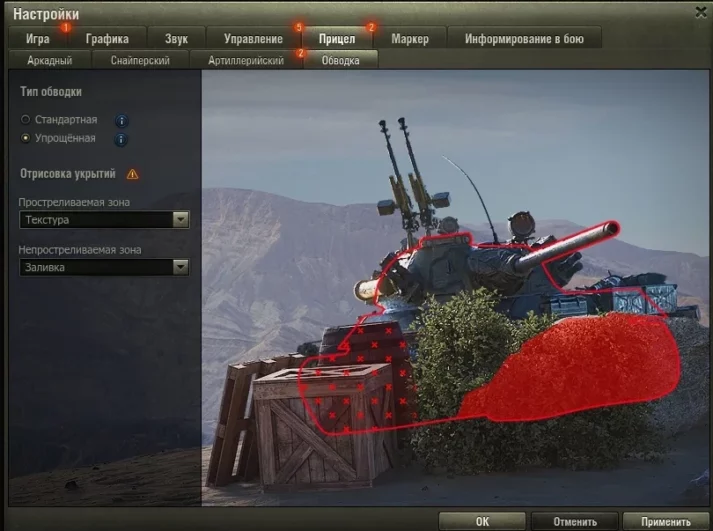Switch to the Игра settings tab
713x531 pixels.
(x=38, y=39)
